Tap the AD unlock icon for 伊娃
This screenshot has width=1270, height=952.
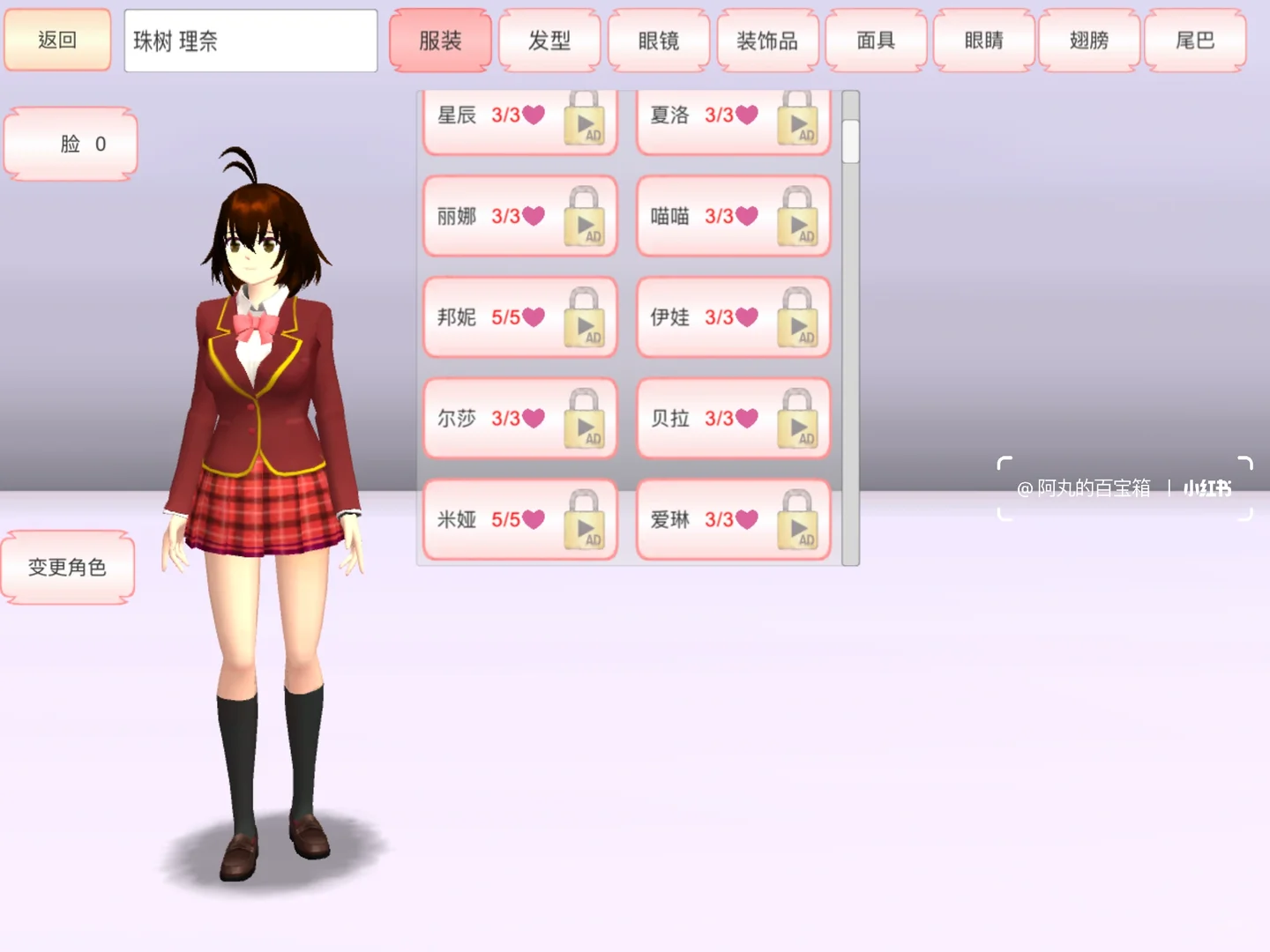click(x=799, y=317)
